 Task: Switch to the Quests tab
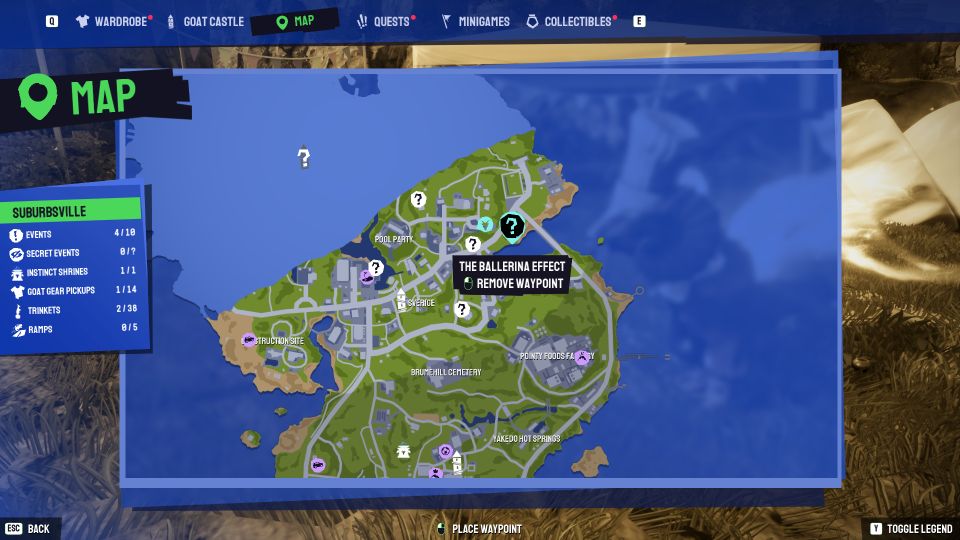[x=384, y=21]
